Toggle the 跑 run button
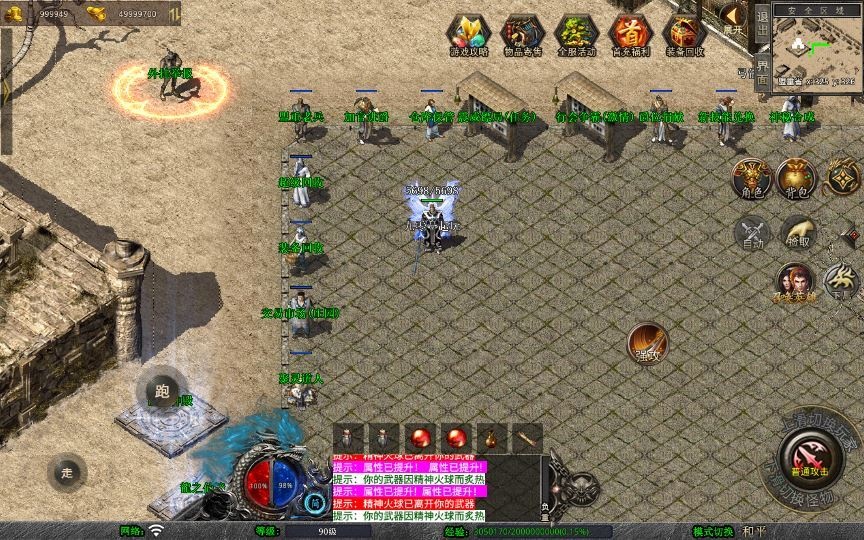This screenshot has height=540, width=864. click(162, 392)
